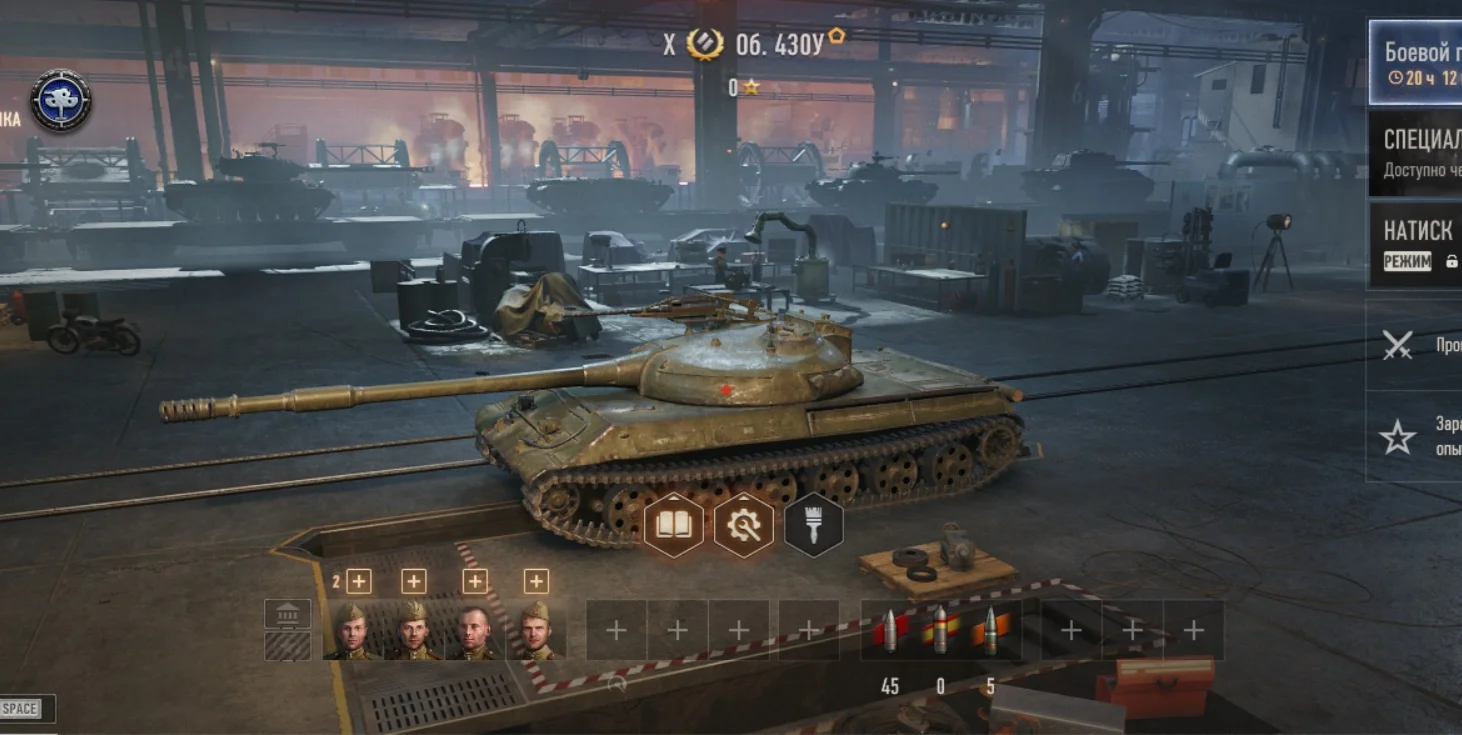Viewport: 1462px width, 735px height.
Task: Click the locked РЕЖИМ badge in НАТИСК panel
Action: click(x=1405, y=260)
